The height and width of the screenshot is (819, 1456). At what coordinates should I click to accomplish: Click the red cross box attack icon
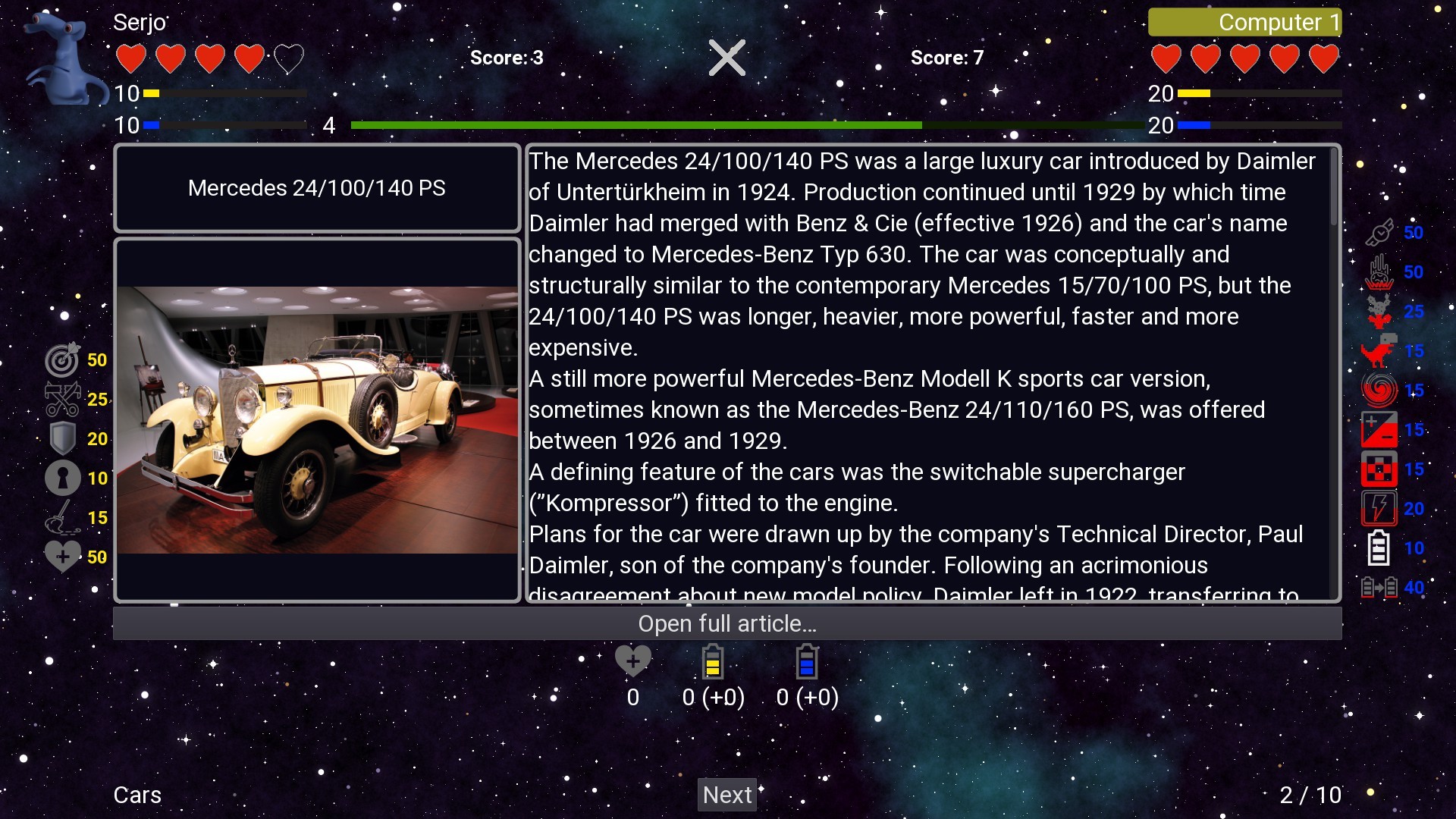pos(1379,469)
